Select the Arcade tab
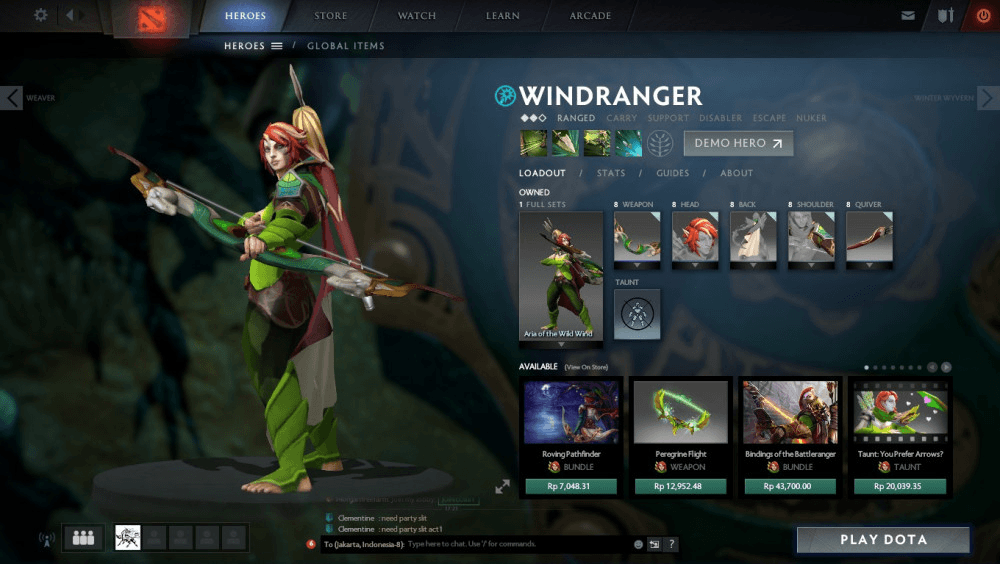Screen dimensions: 1000x564 [x=591, y=16]
